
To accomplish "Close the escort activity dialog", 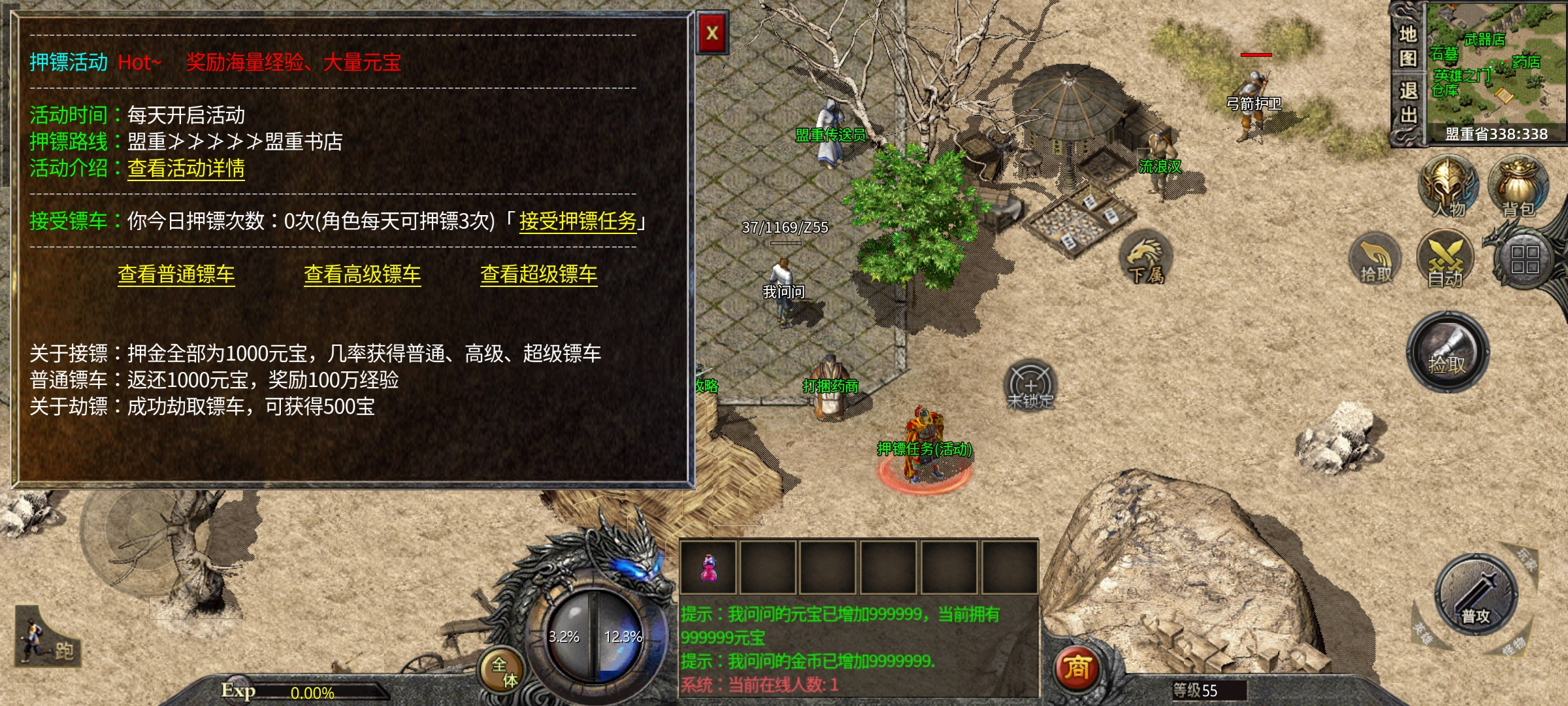I will [712, 33].
